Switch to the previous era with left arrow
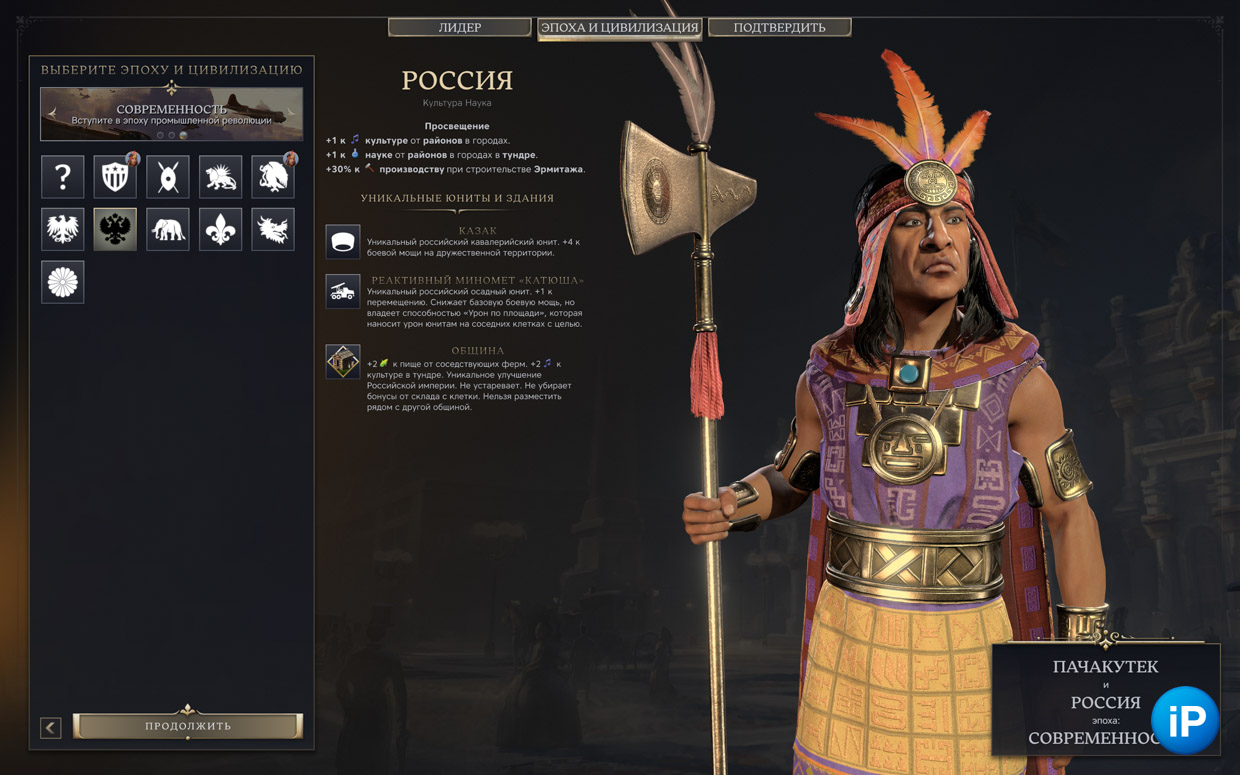This screenshot has height=775, width=1240. (53, 113)
